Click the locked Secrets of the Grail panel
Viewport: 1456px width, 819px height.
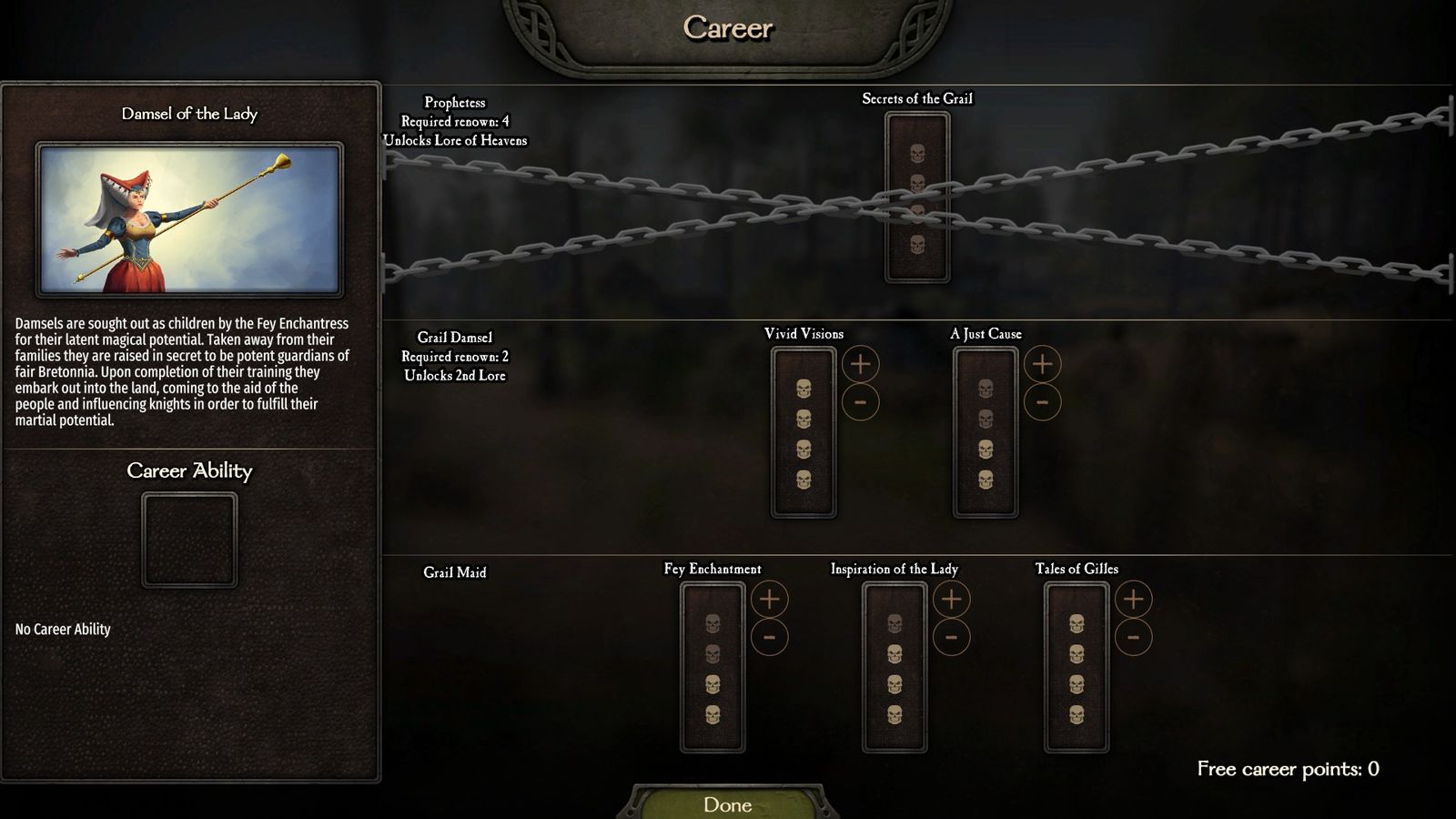[x=917, y=197]
